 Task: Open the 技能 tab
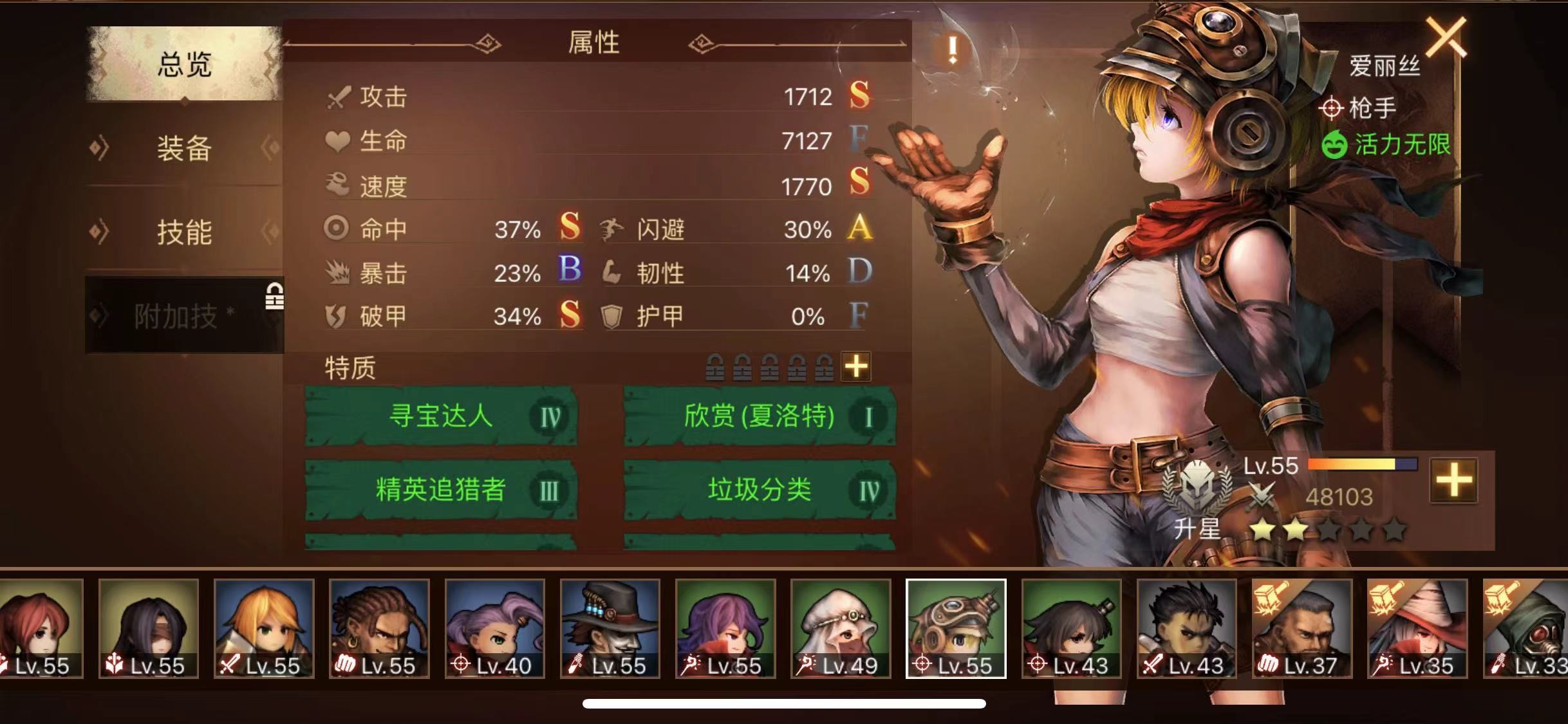tap(184, 232)
